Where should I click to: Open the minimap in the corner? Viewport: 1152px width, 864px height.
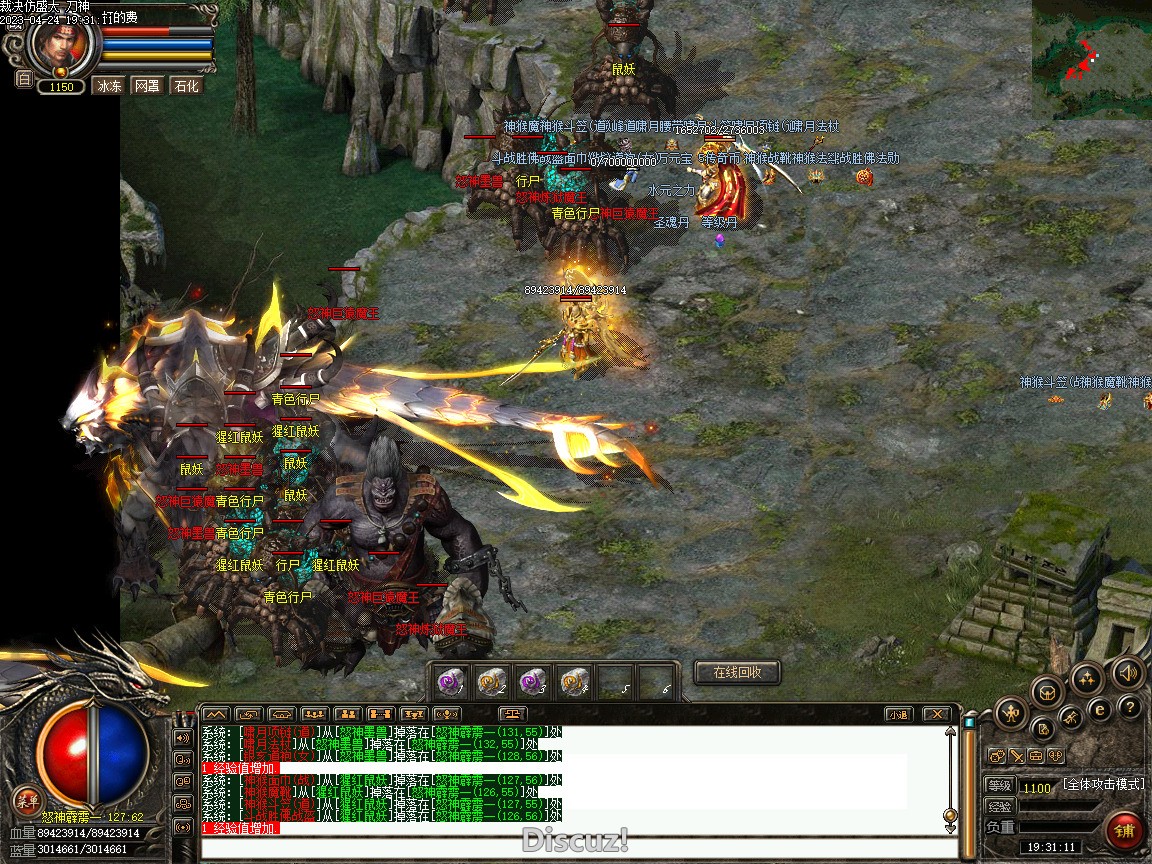1091,59
